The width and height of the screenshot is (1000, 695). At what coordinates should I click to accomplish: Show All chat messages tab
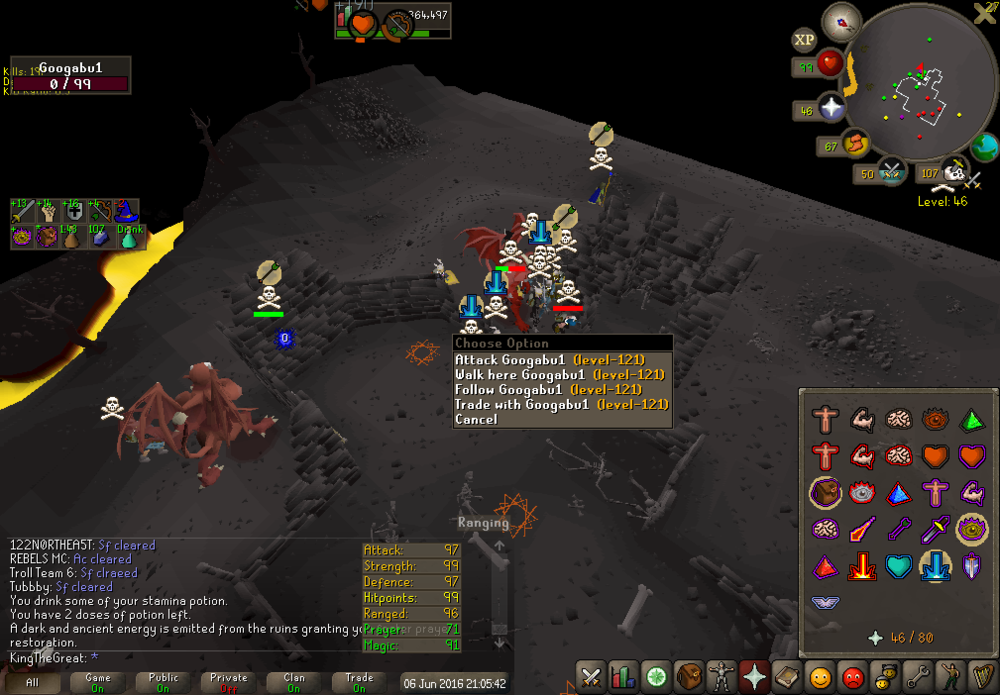click(33, 682)
